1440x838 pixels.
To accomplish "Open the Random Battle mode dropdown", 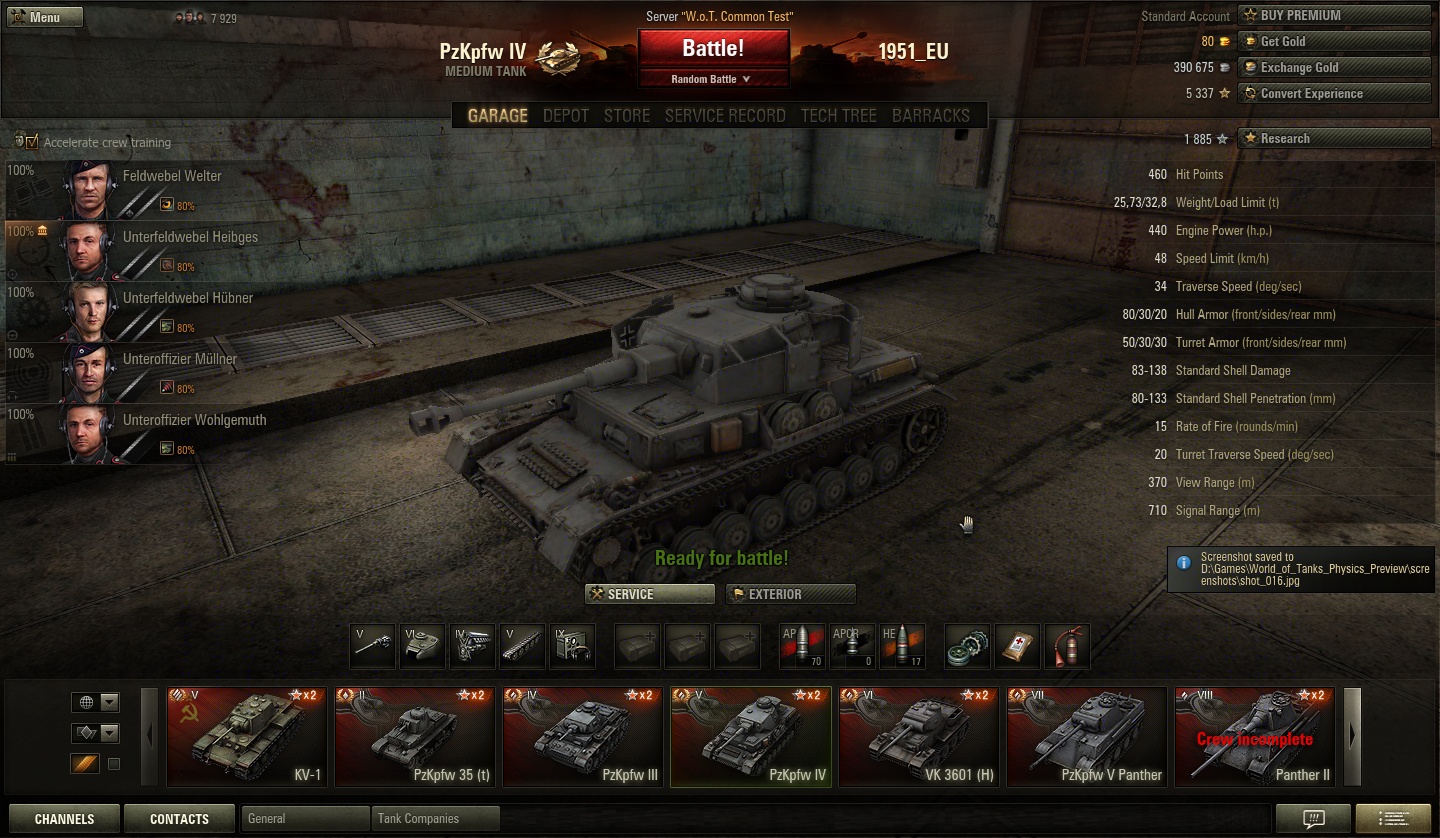I will (x=713, y=79).
